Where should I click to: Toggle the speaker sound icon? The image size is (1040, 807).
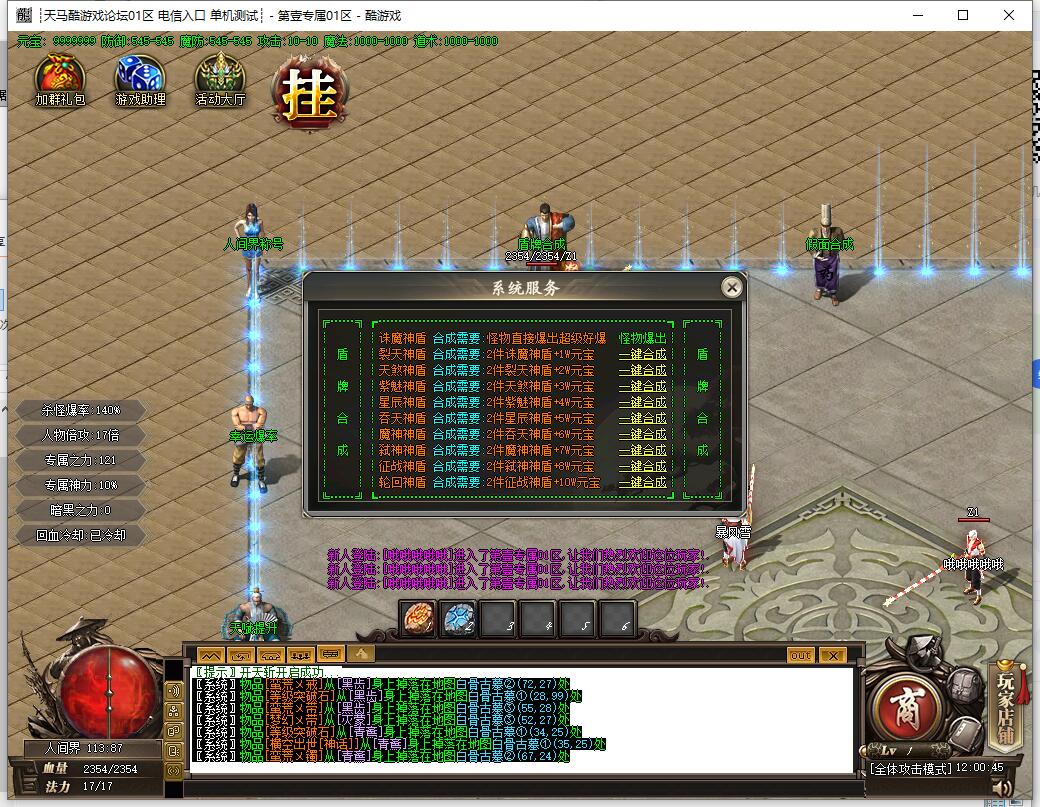pos(1003,789)
